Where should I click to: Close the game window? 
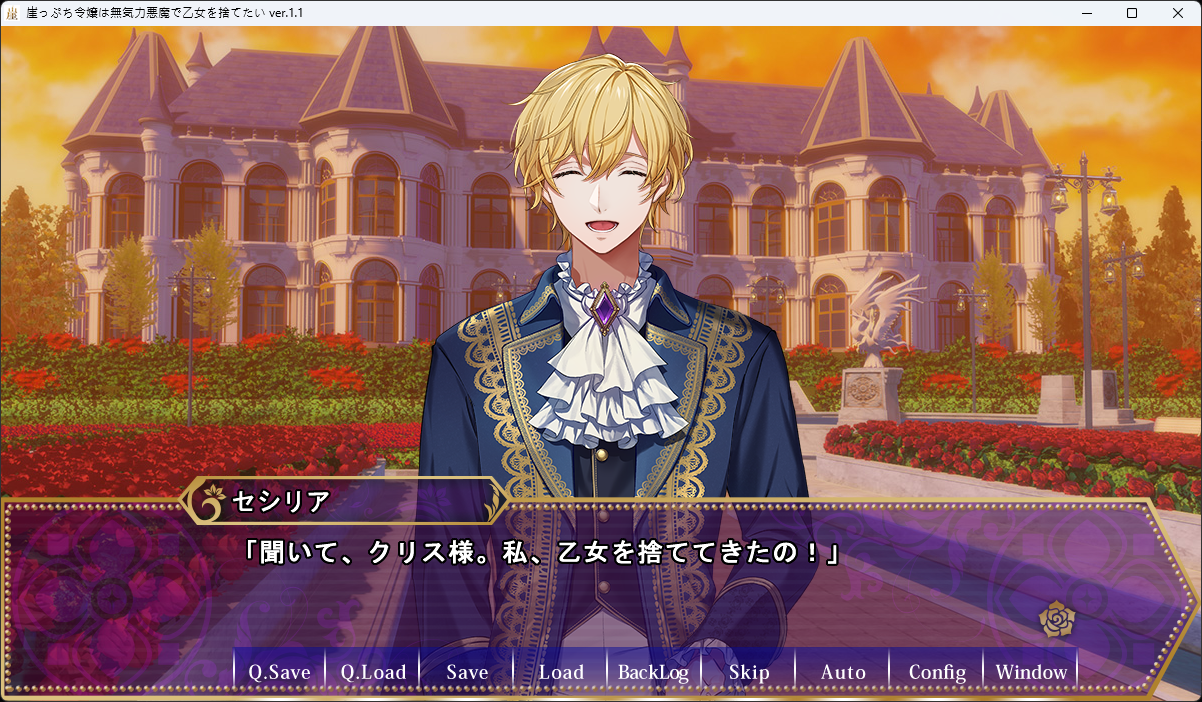coord(1178,13)
